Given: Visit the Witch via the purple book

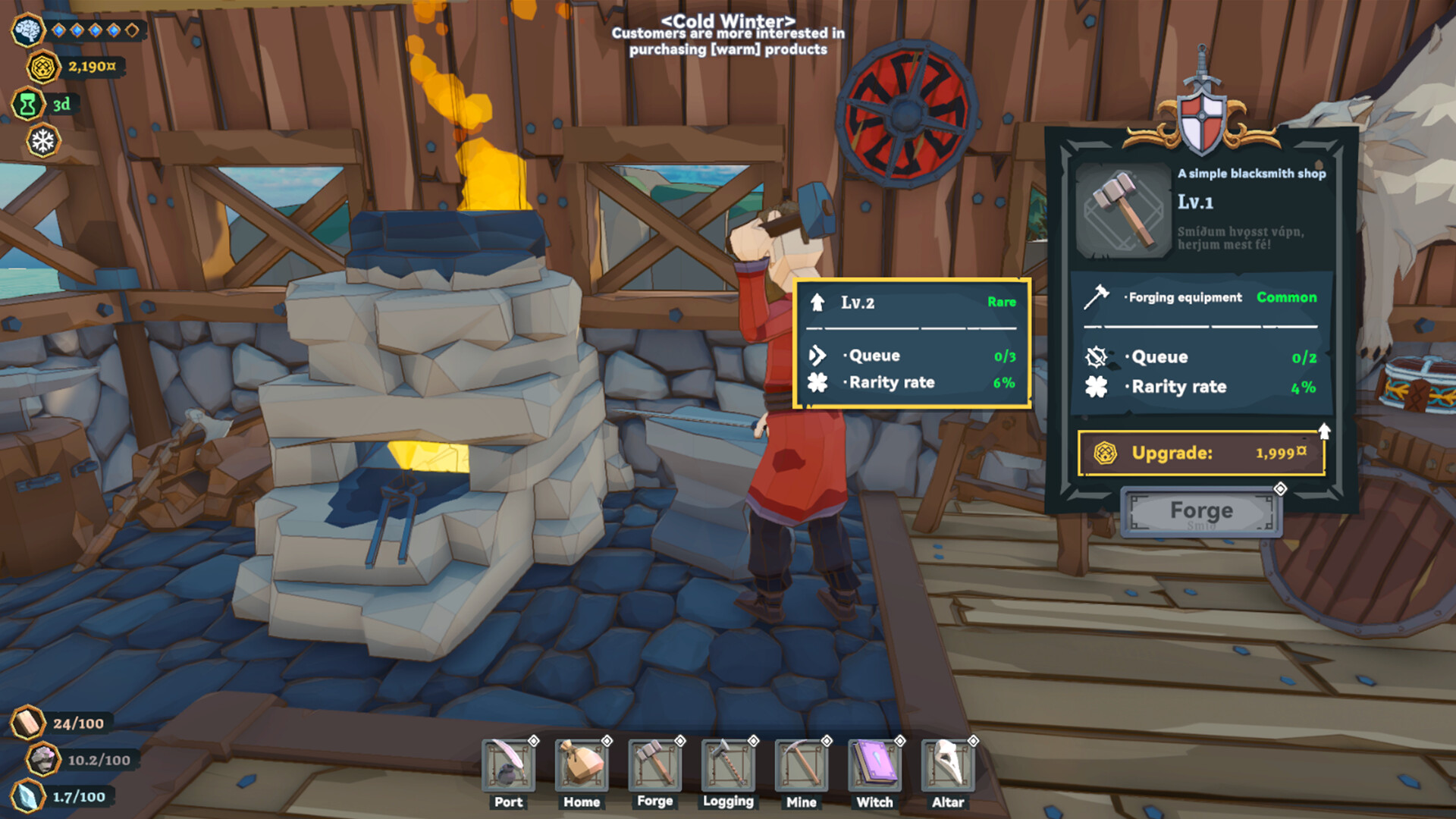Looking at the screenshot, I should (874, 766).
